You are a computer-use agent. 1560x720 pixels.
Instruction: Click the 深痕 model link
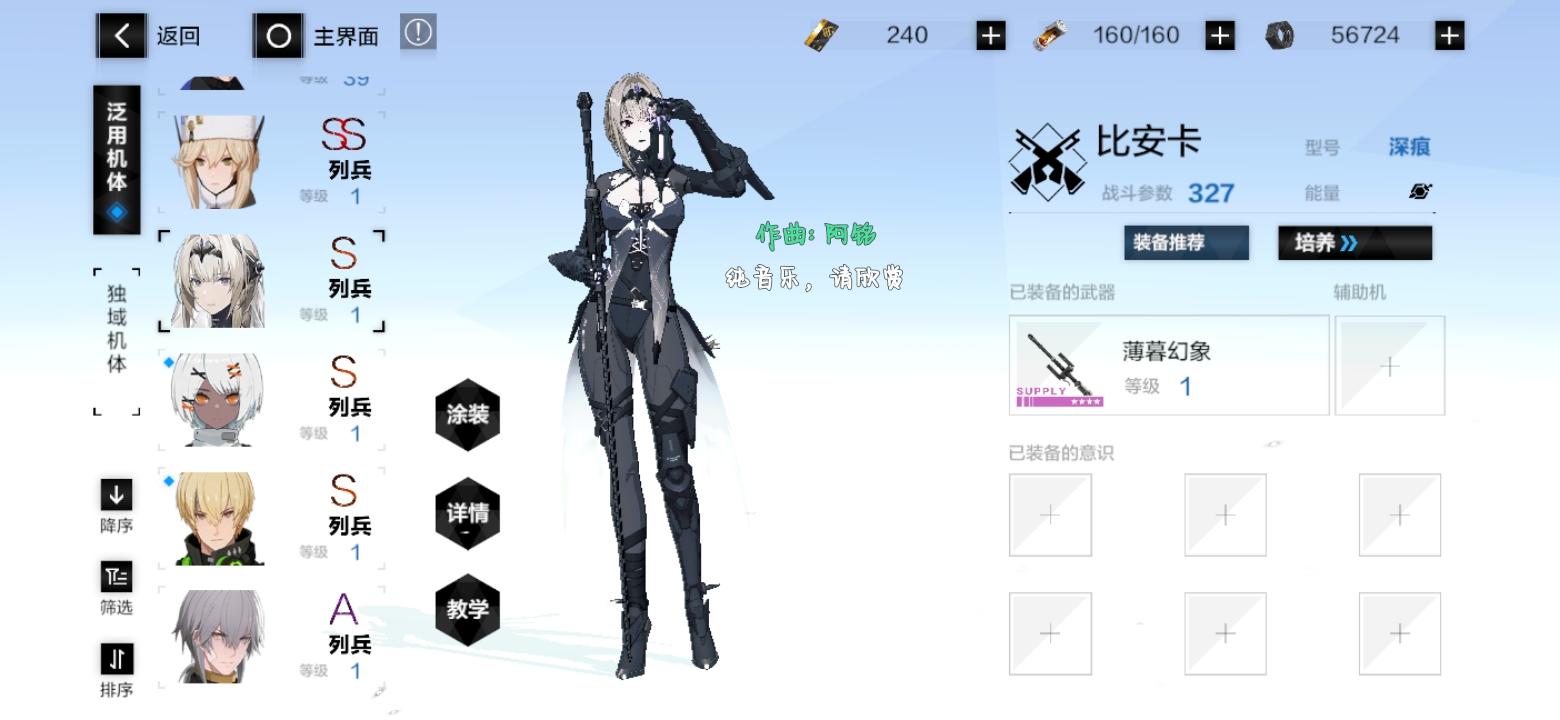pos(1411,146)
